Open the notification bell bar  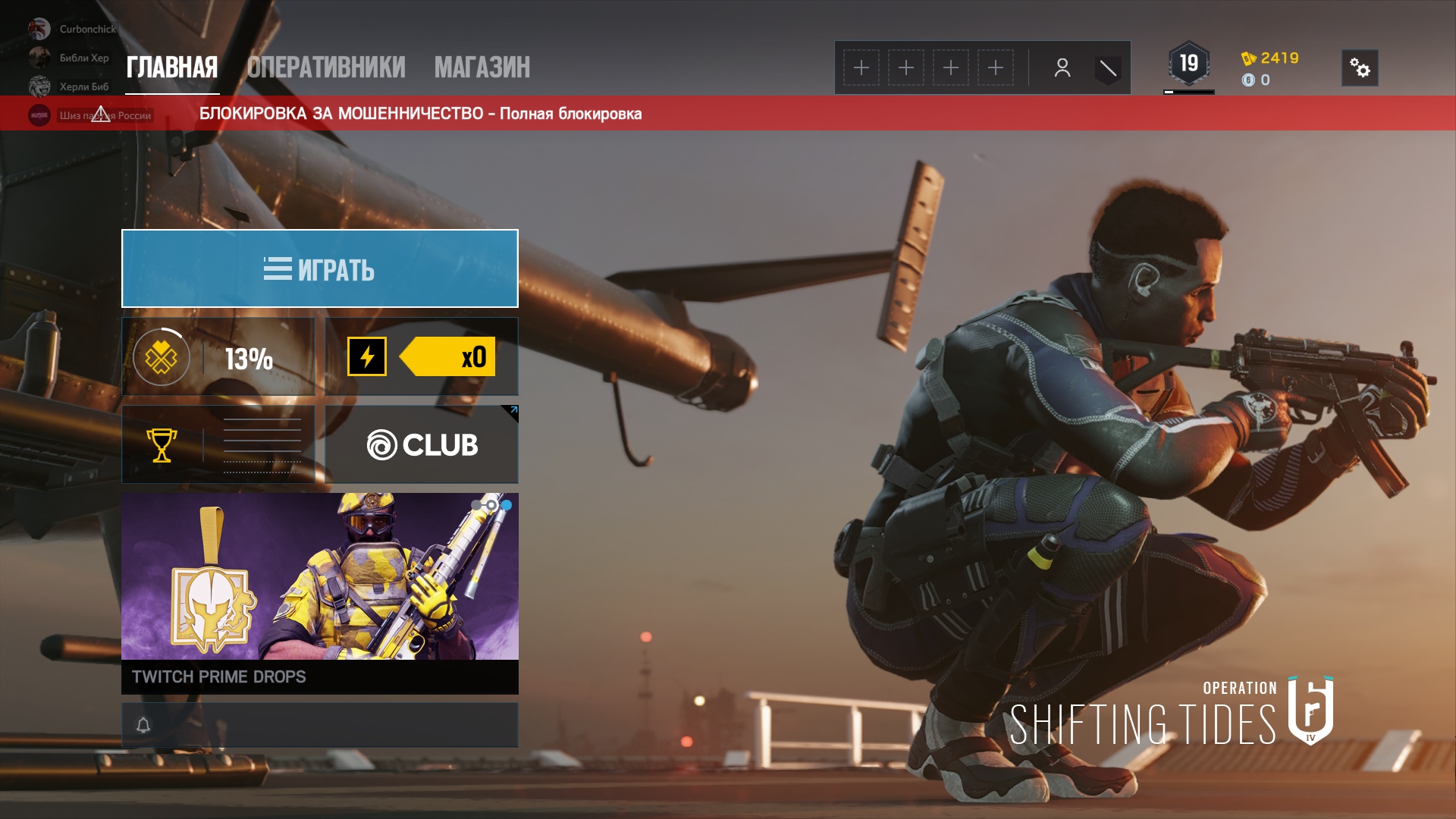point(320,725)
